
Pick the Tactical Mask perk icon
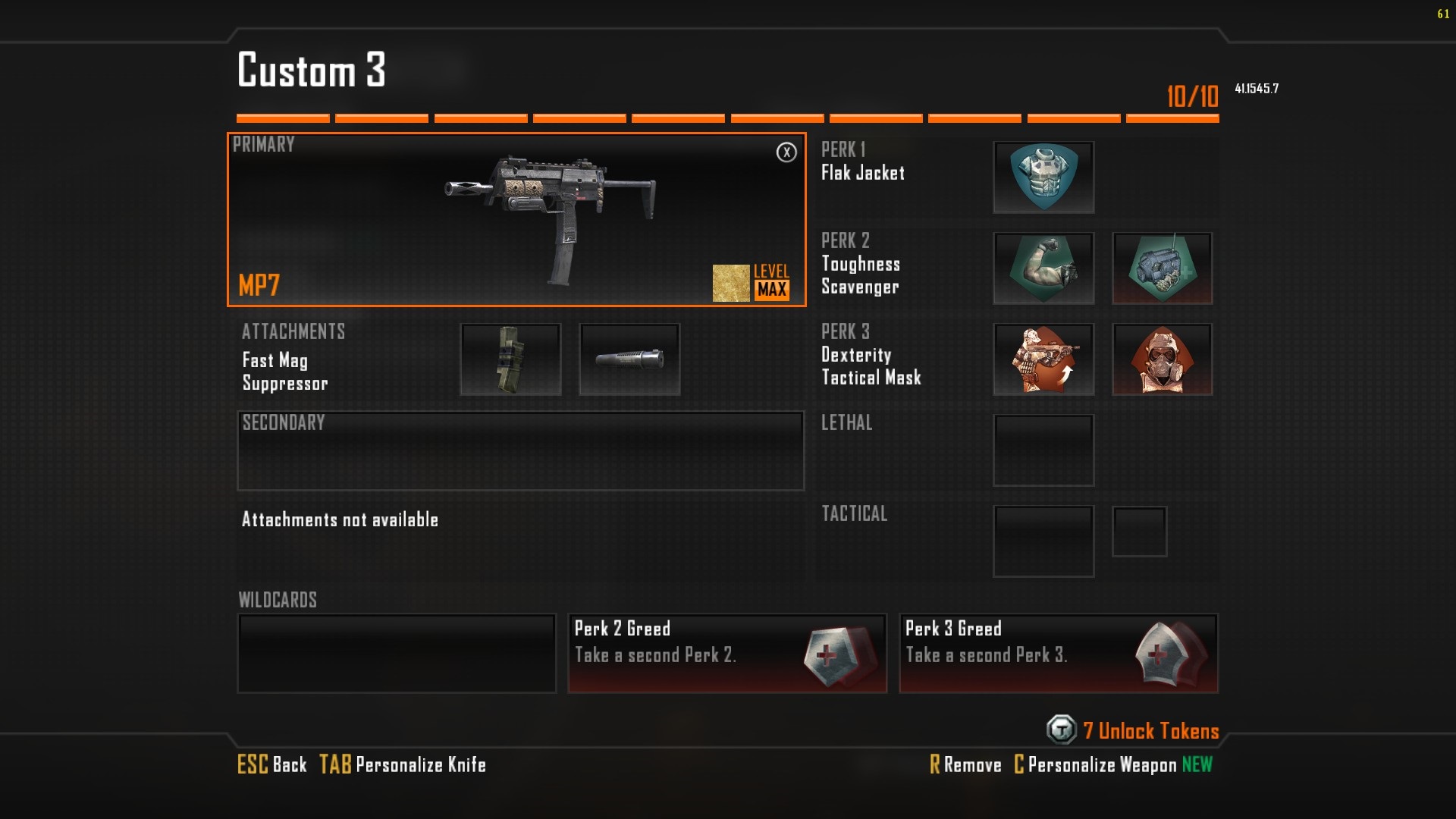1162,359
